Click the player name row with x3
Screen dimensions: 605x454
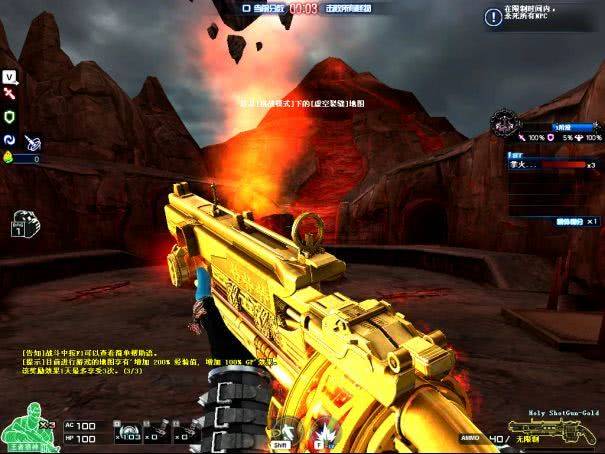click(550, 165)
